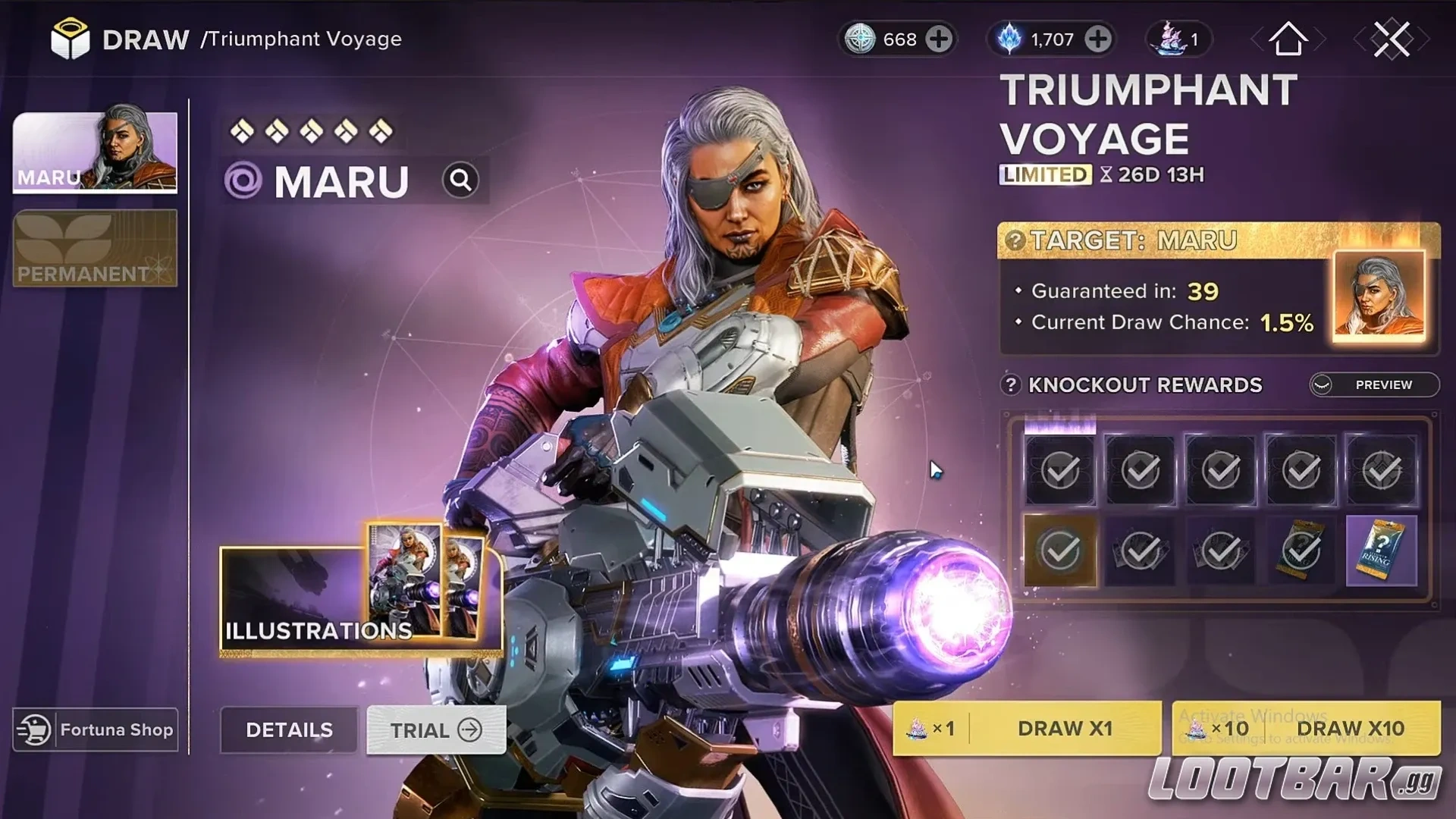
Task: Open the DRAW cube menu icon
Action: (x=70, y=38)
